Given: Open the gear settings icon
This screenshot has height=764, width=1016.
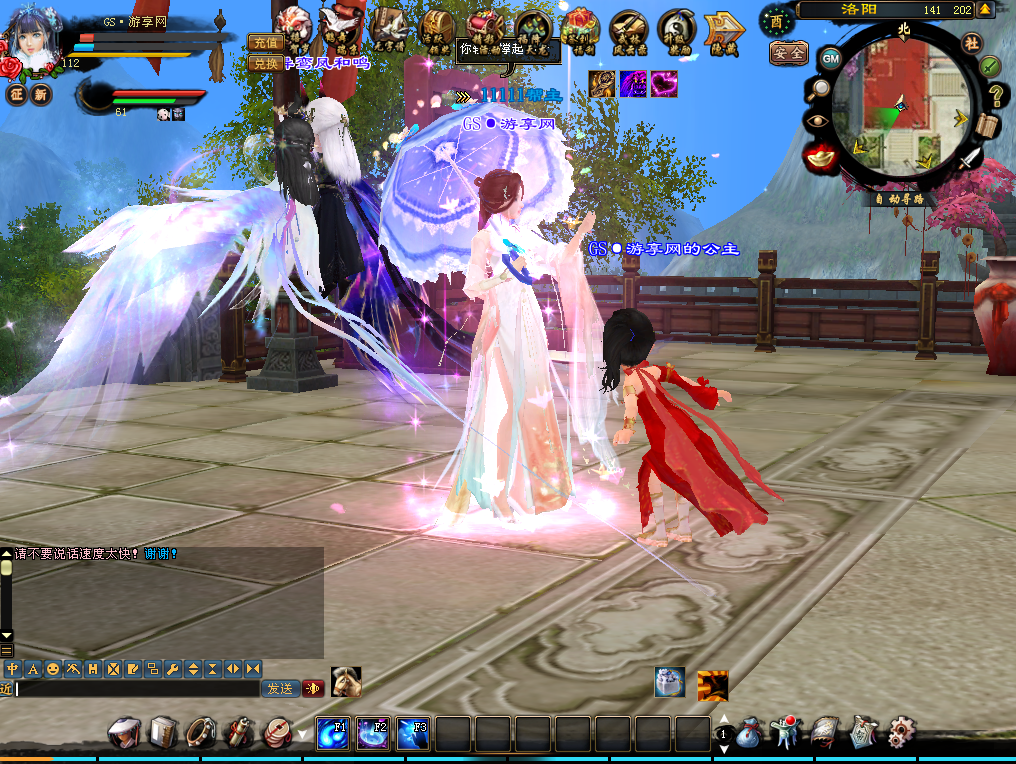Looking at the screenshot, I should click(901, 733).
